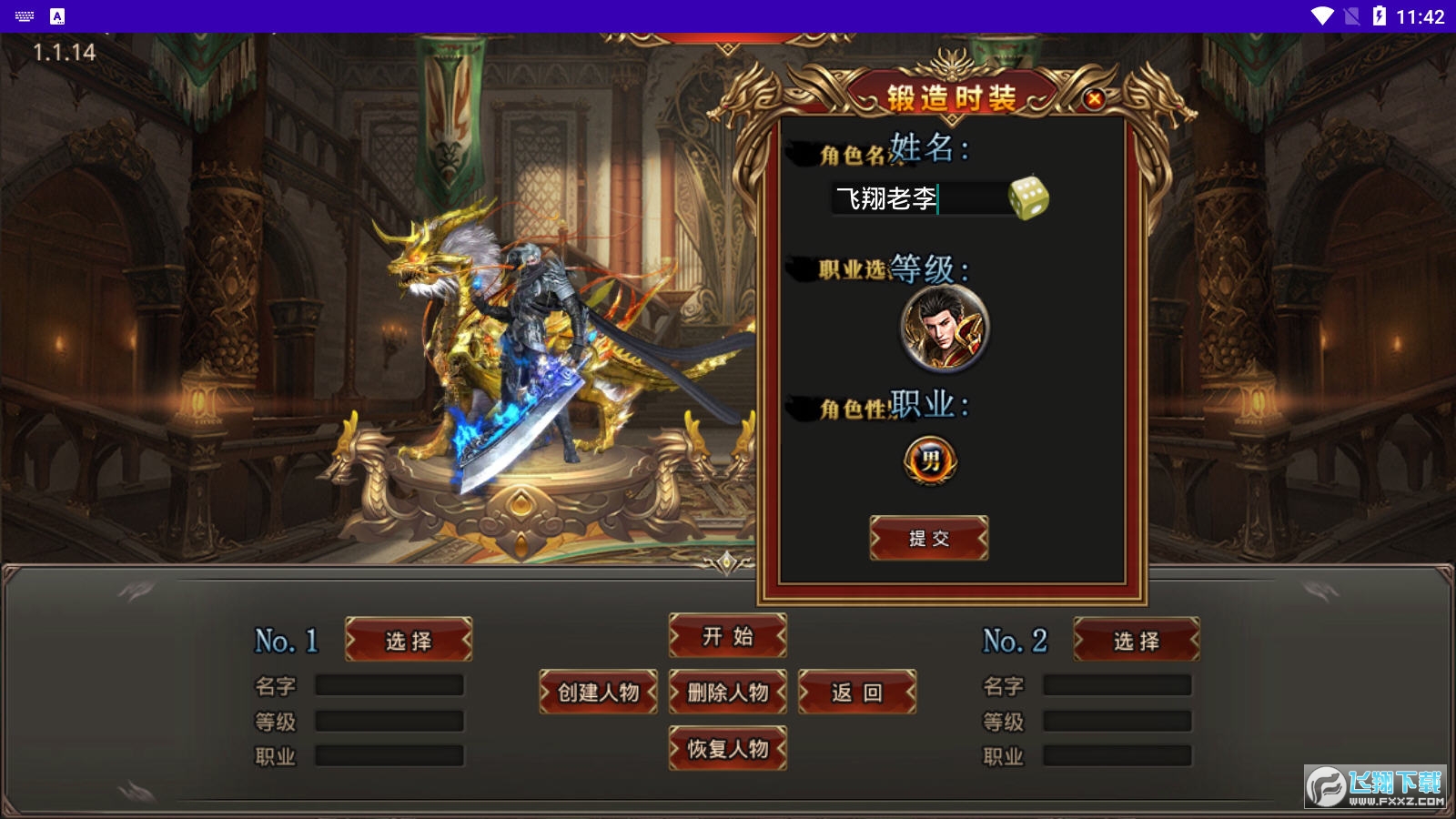
Task: Go back using the 返回 button
Action: pyautogui.click(x=857, y=693)
